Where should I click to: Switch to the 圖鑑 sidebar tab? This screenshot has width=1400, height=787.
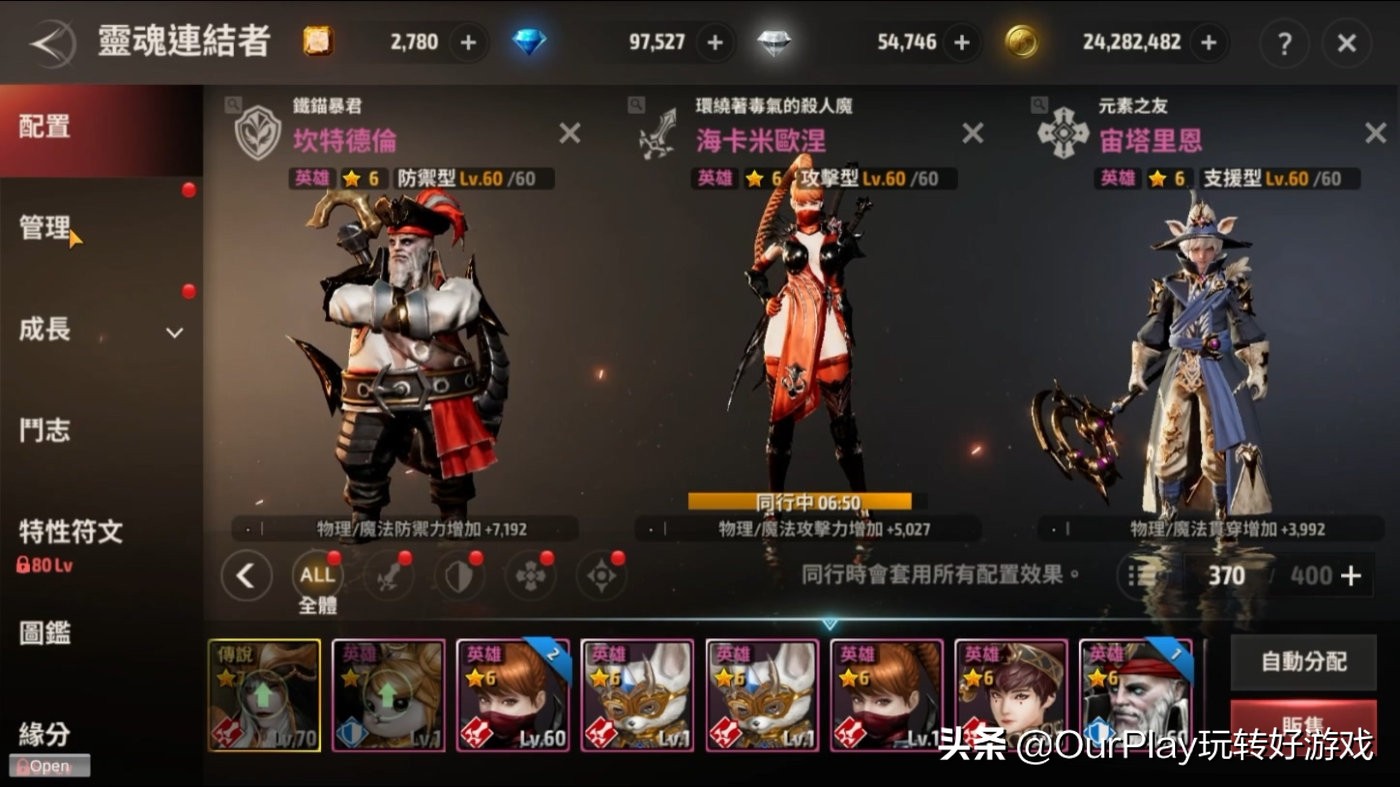(x=45, y=634)
